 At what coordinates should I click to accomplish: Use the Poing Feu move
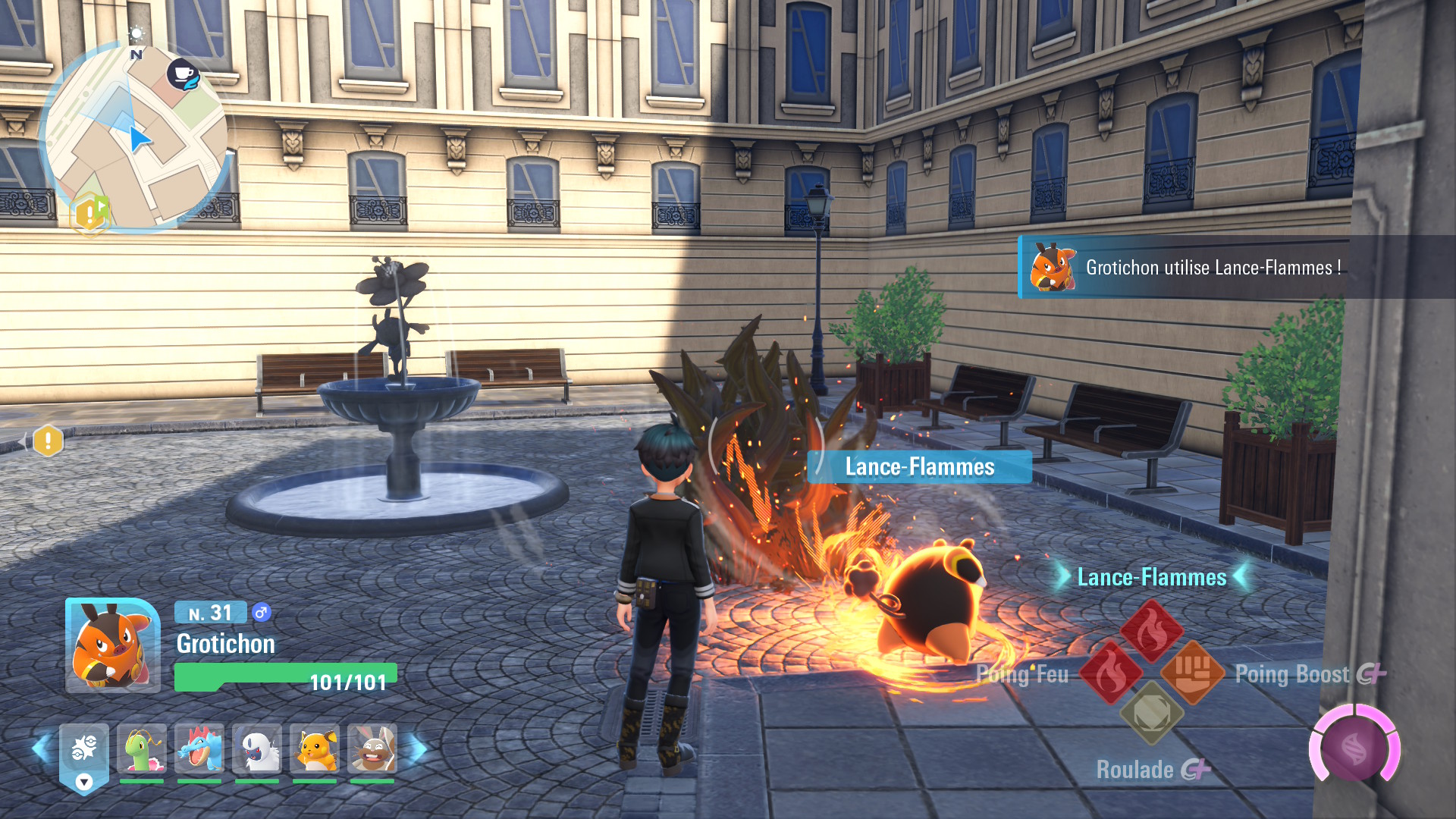tap(1110, 673)
